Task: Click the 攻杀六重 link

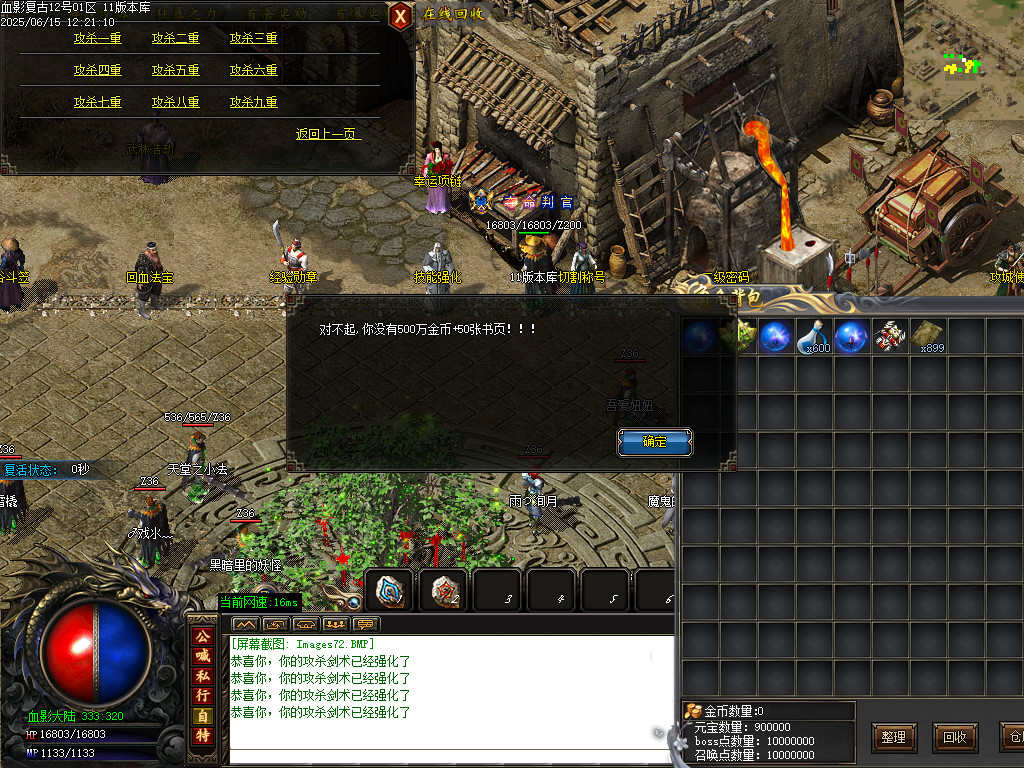Action: [x=253, y=71]
